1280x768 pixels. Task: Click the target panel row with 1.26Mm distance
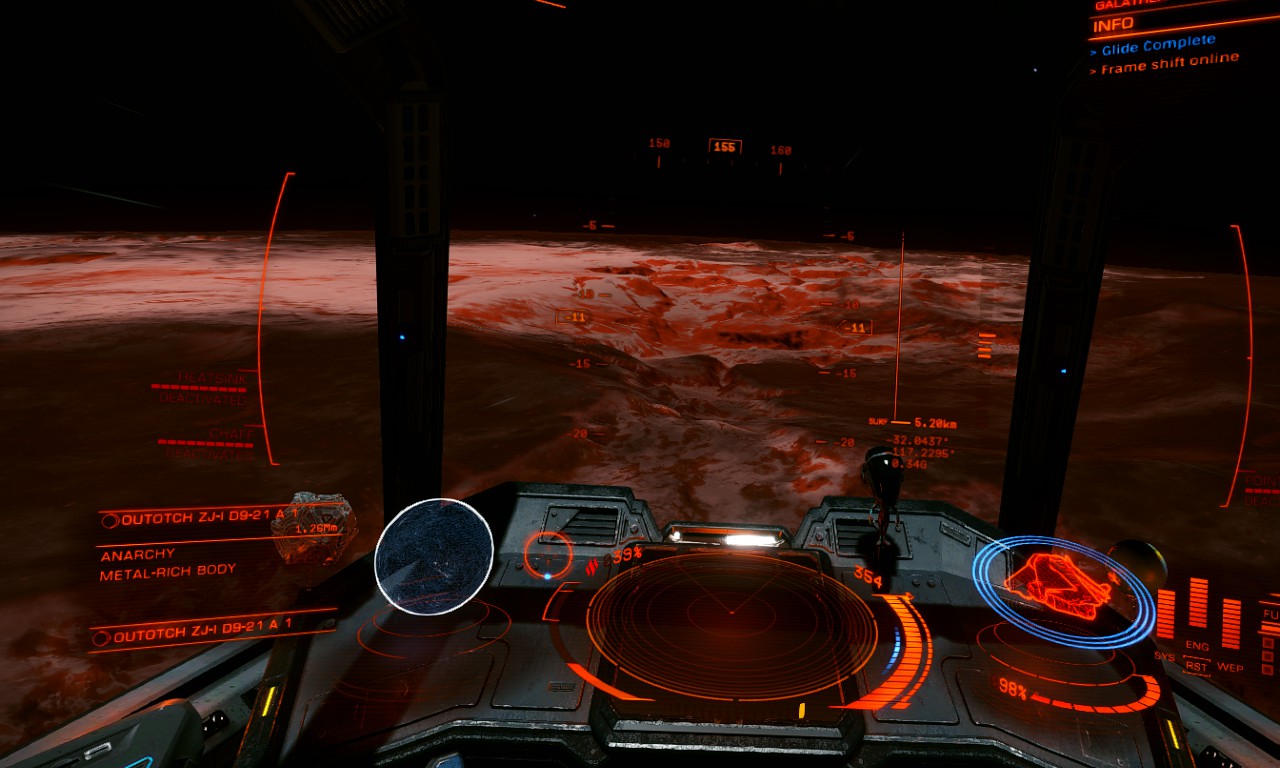(210, 520)
